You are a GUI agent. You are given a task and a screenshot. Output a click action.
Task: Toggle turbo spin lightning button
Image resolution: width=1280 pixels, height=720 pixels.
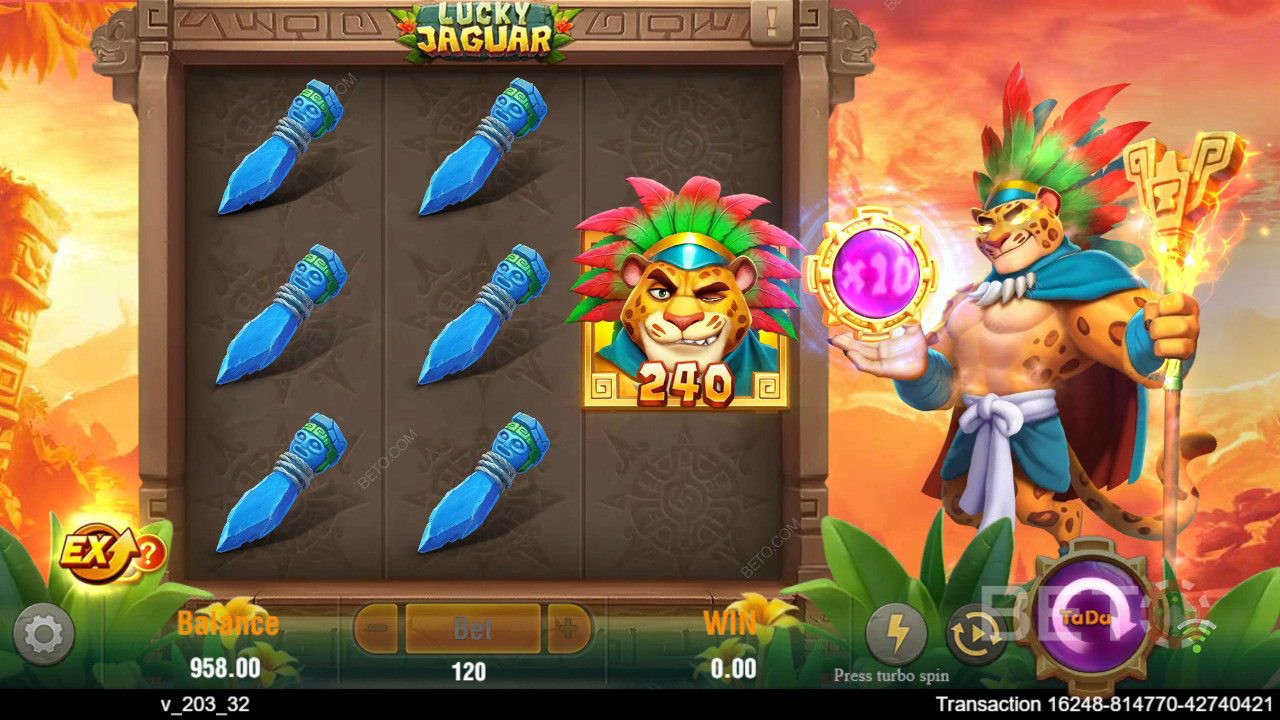point(896,634)
